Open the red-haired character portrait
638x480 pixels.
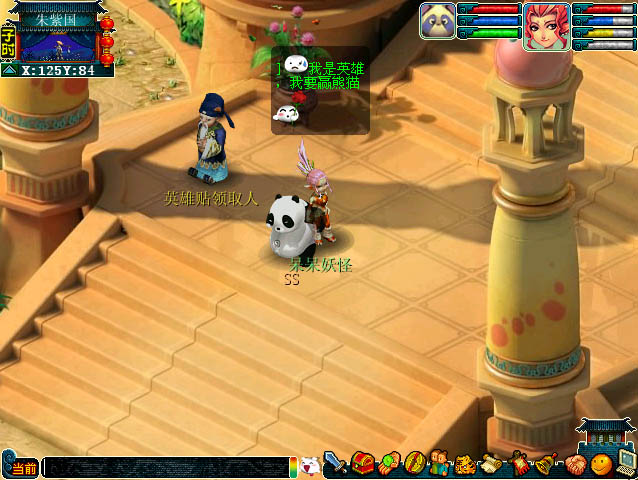click(546, 25)
